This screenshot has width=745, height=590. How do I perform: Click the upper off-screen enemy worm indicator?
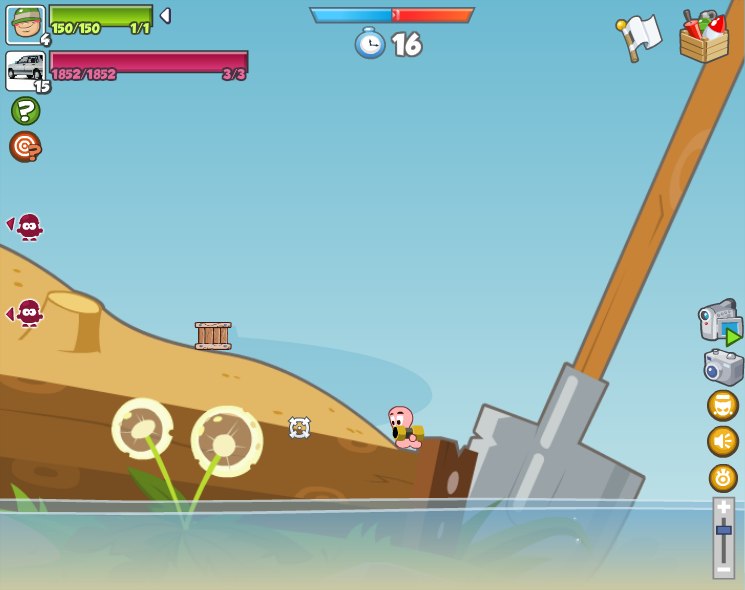click(x=27, y=226)
